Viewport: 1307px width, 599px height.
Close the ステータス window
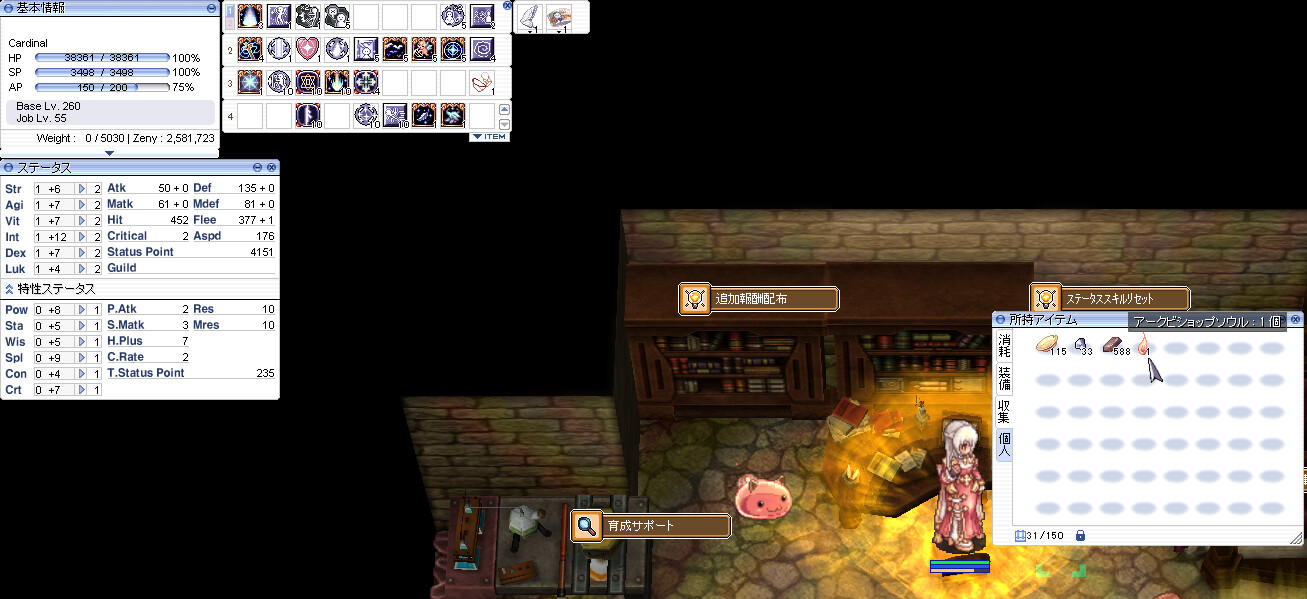271,167
